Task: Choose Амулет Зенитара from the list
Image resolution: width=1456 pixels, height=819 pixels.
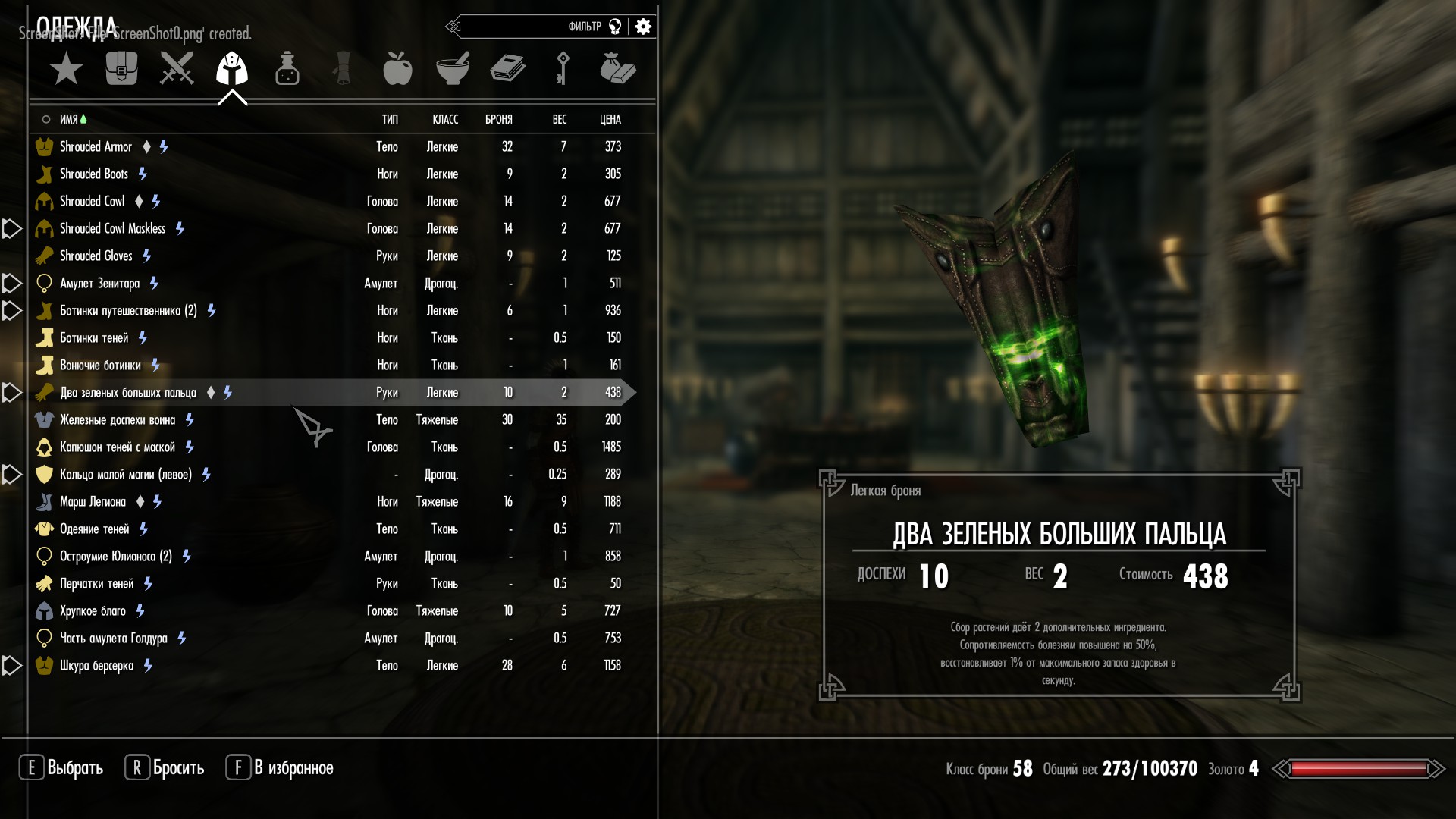Action: point(100,283)
